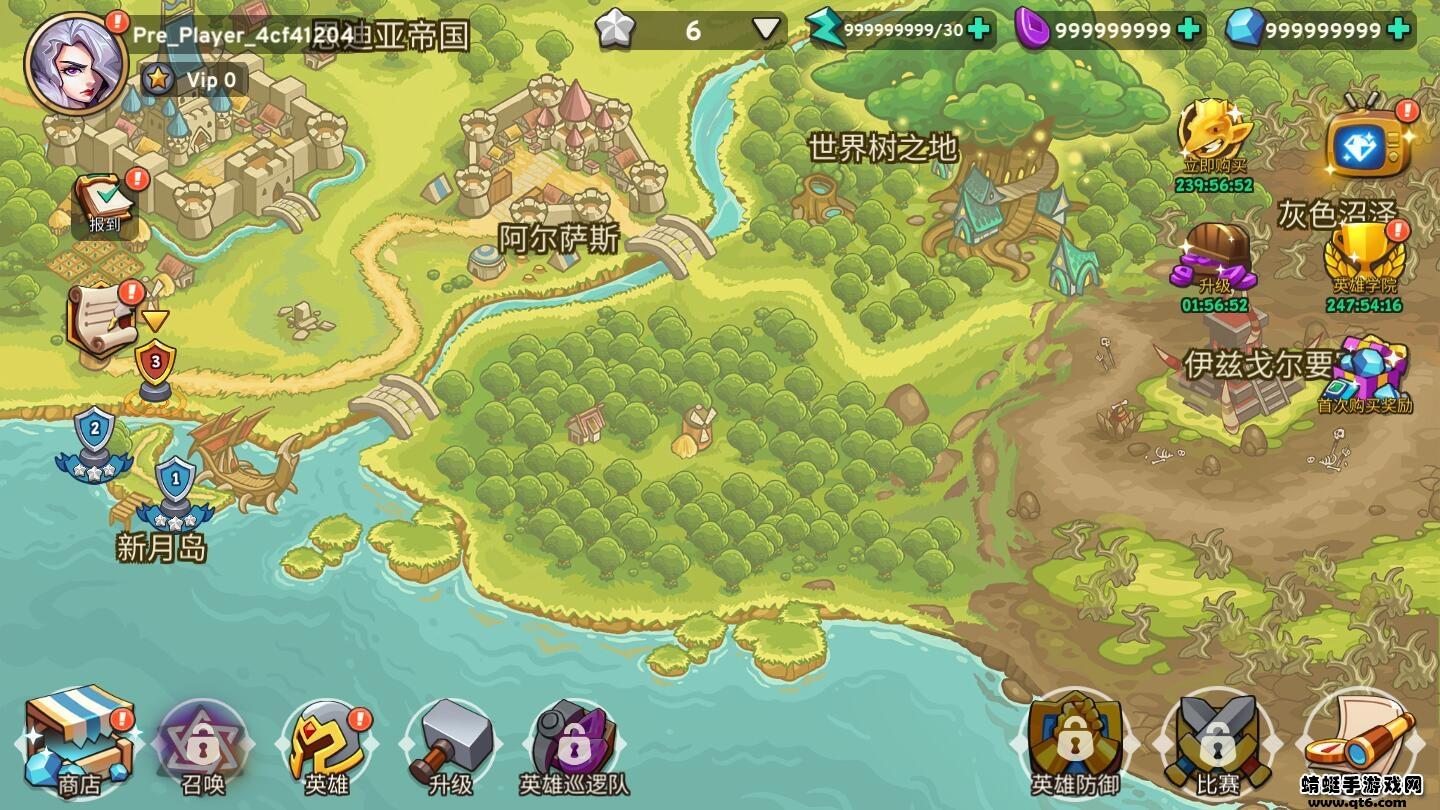Add more energy with the plus button
This screenshot has height=810, width=1440.
(x=979, y=29)
